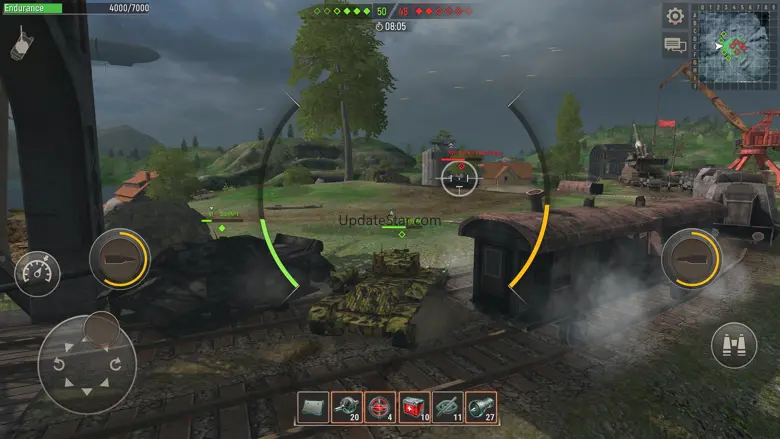Select the shell with 27 rounds
Viewport: 780px width, 439px height.
click(x=481, y=406)
